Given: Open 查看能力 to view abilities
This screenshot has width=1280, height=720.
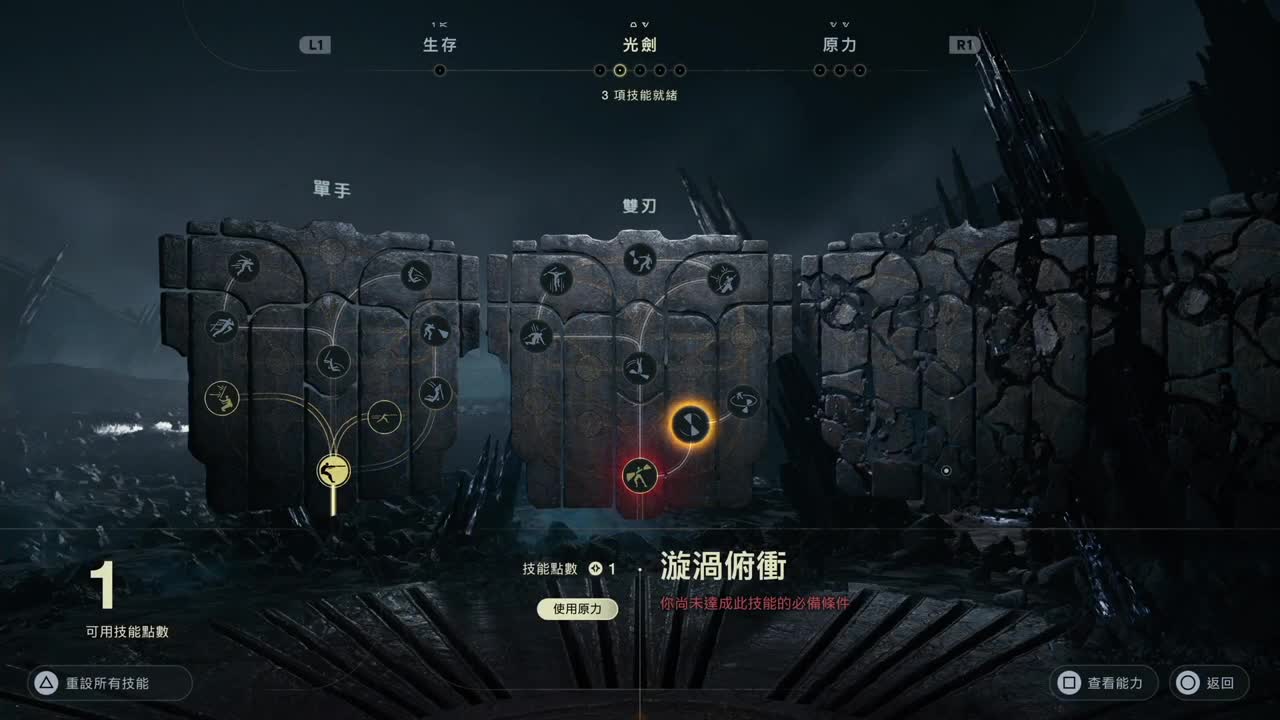Looking at the screenshot, I should (1106, 683).
